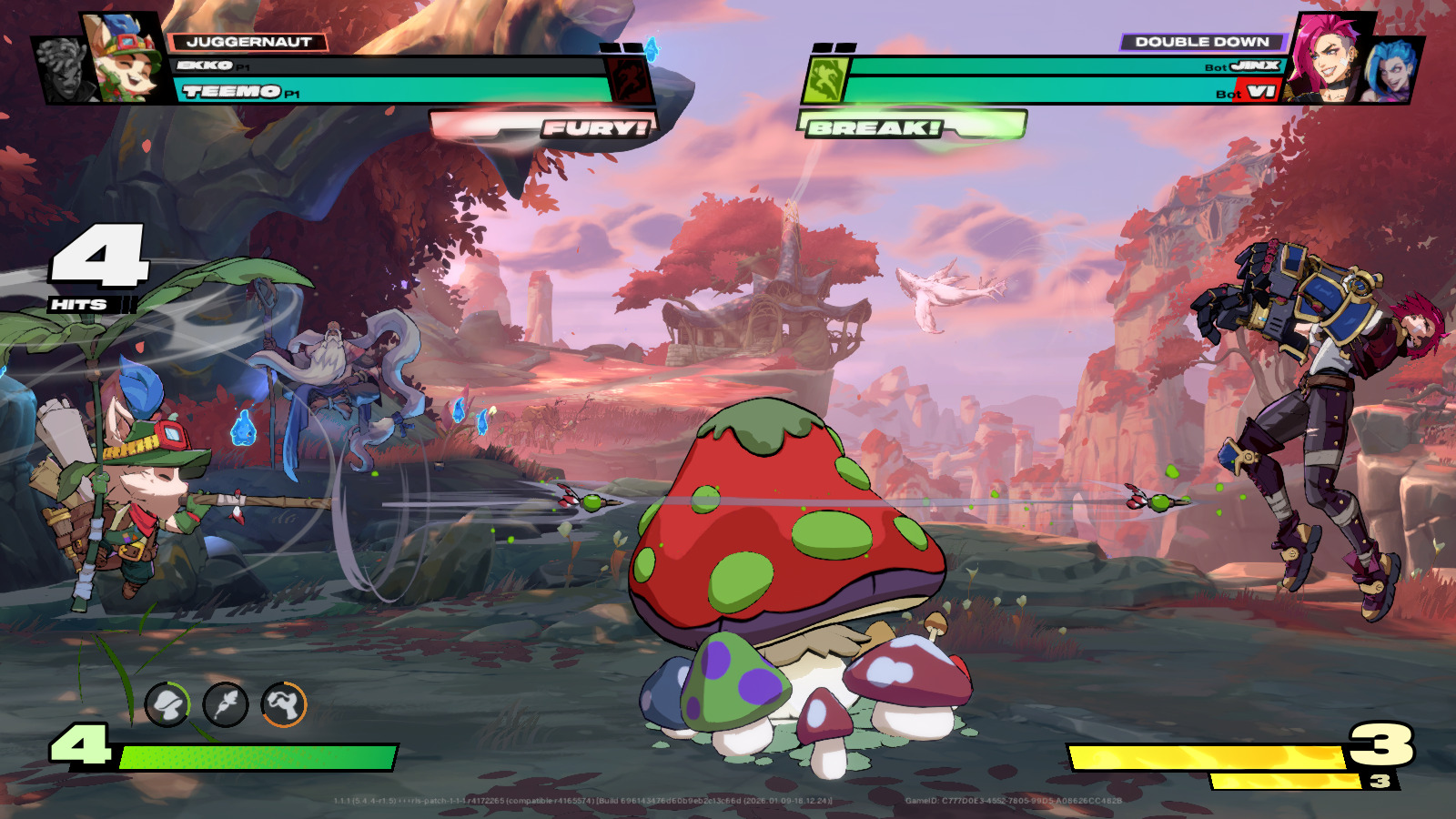This screenshot has width=1456, height=819.
Task: Select the mushroom ability icon
Action: tap(167, 704)
